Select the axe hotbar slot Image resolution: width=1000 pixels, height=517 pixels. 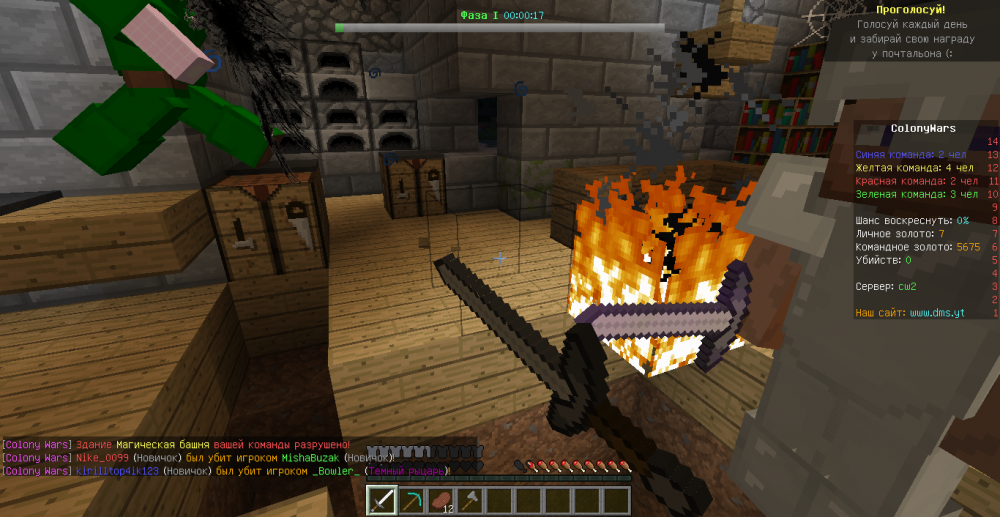coord(470,499)
